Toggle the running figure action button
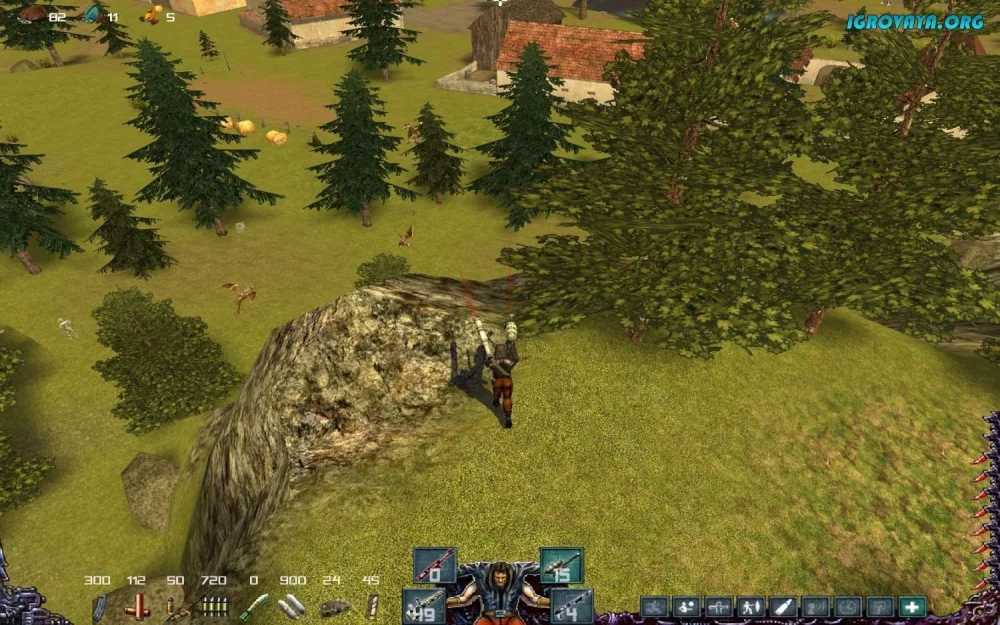The image size is (1000, 625). pos(654,606)
